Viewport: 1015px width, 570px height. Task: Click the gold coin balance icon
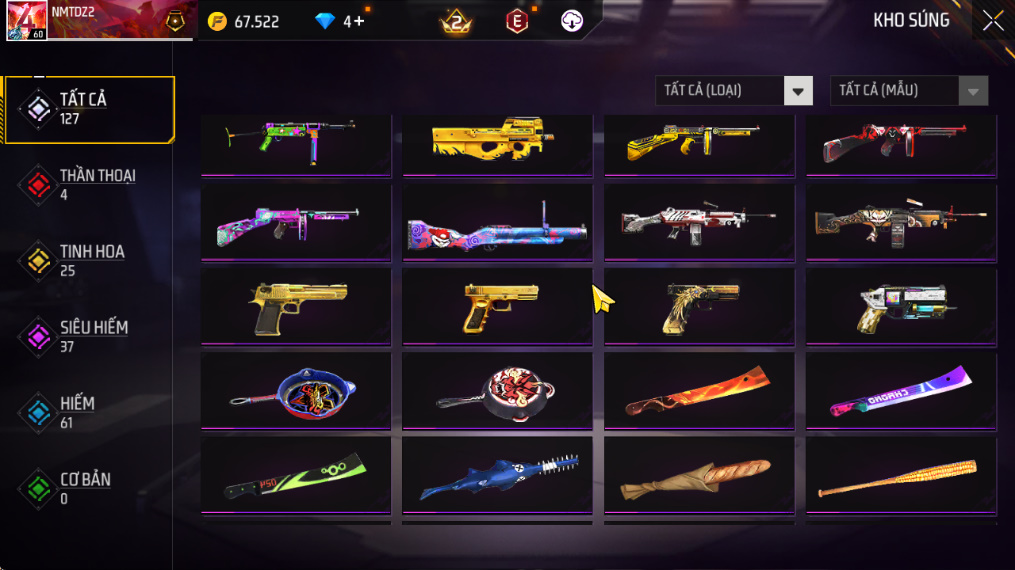click(217, 21)
